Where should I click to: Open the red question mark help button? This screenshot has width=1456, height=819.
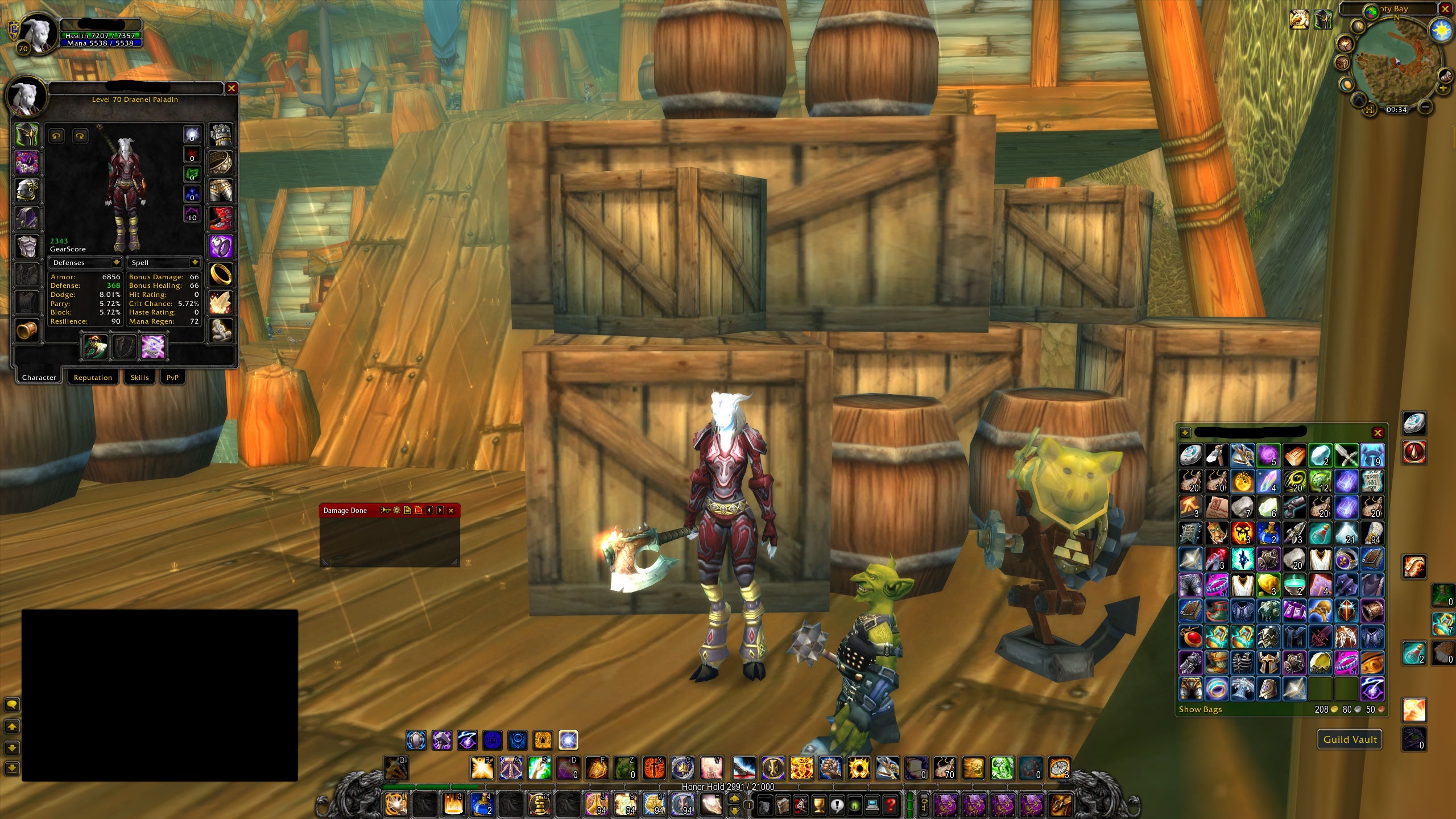click(x=891, y=805)
